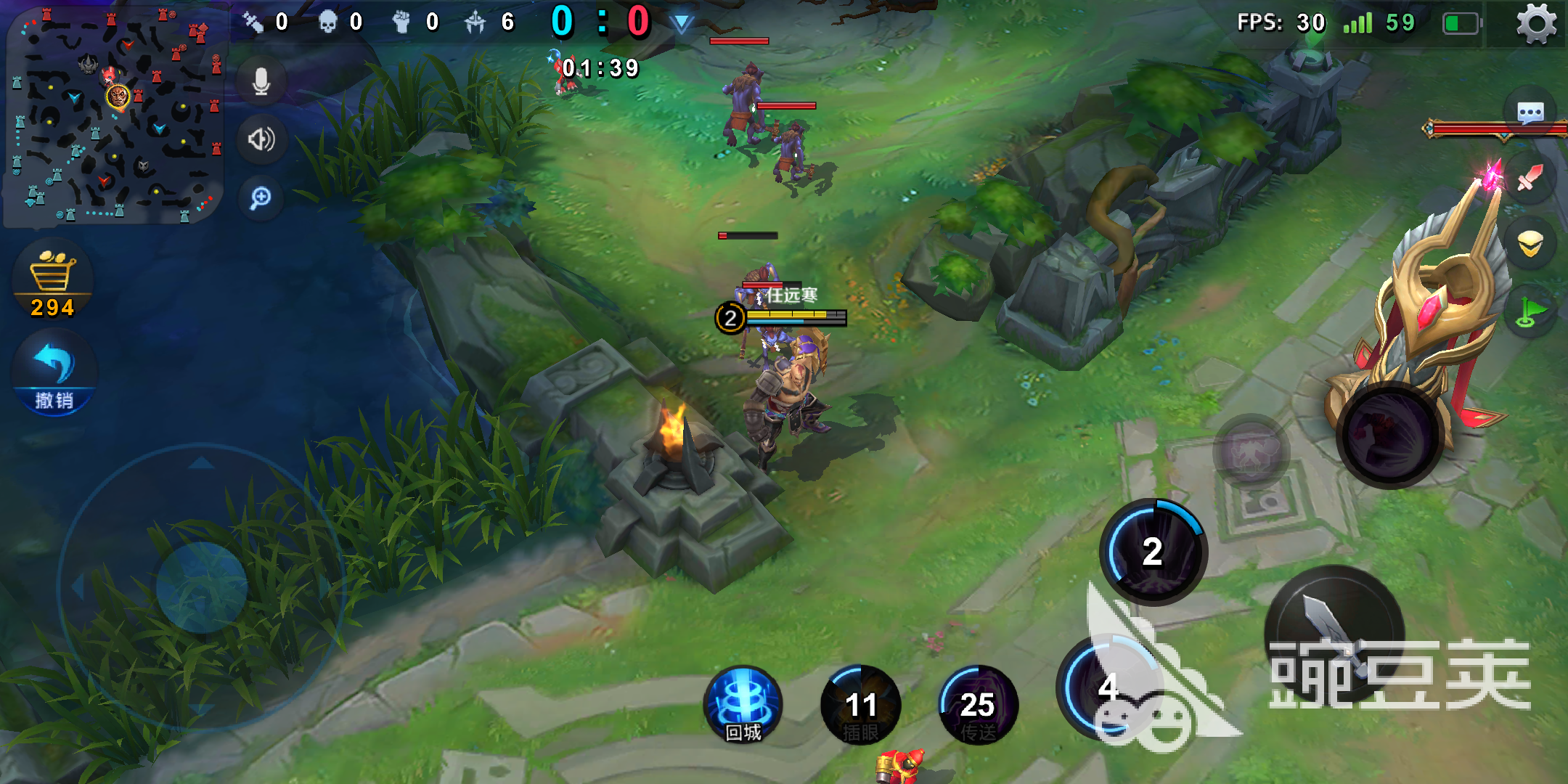Expand the scoreboard dropdown arrow
This screenshot has height=784, width=1568.
(682, 24)
